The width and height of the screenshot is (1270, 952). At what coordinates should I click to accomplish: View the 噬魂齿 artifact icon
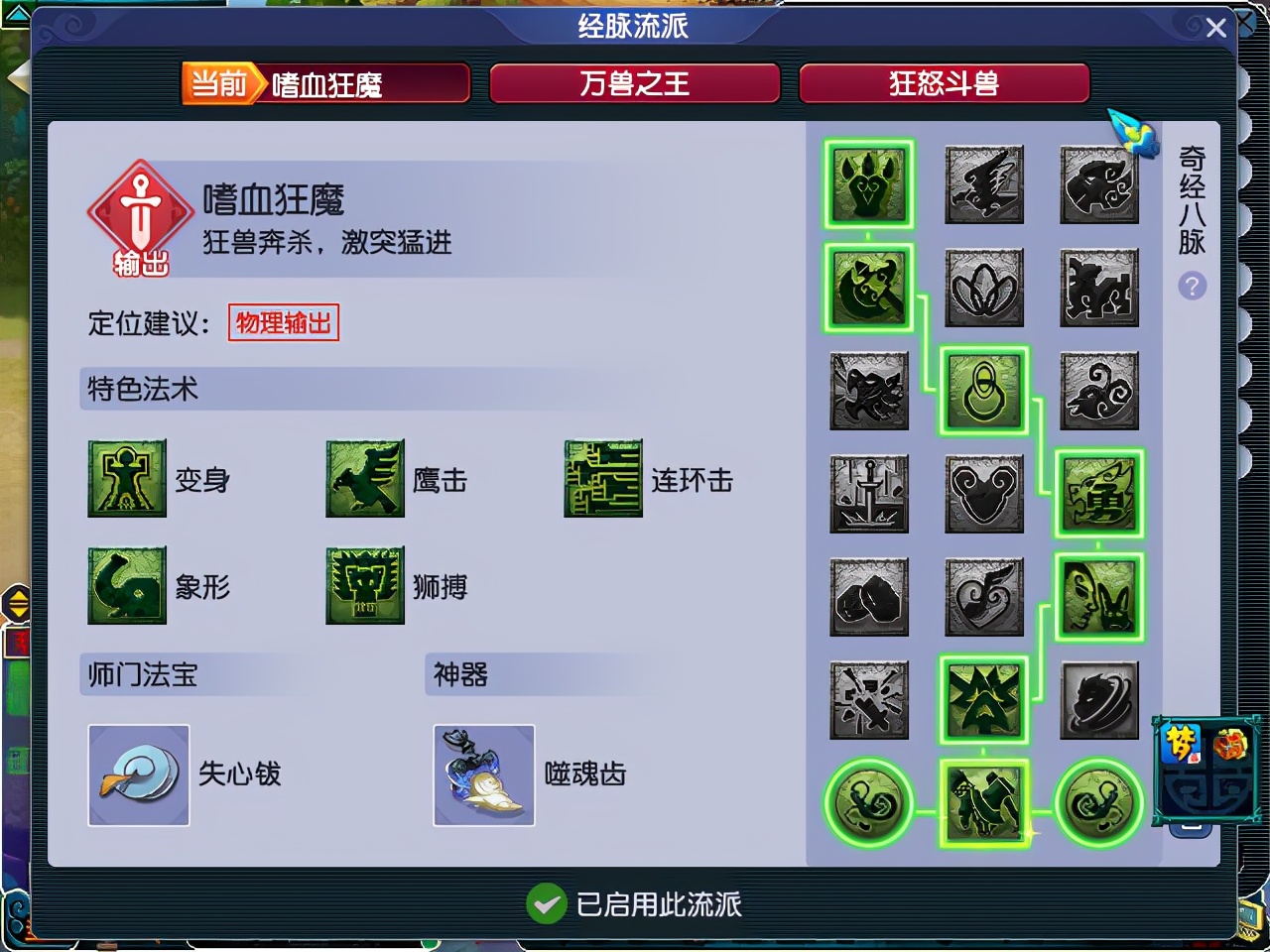click(483, 774)
